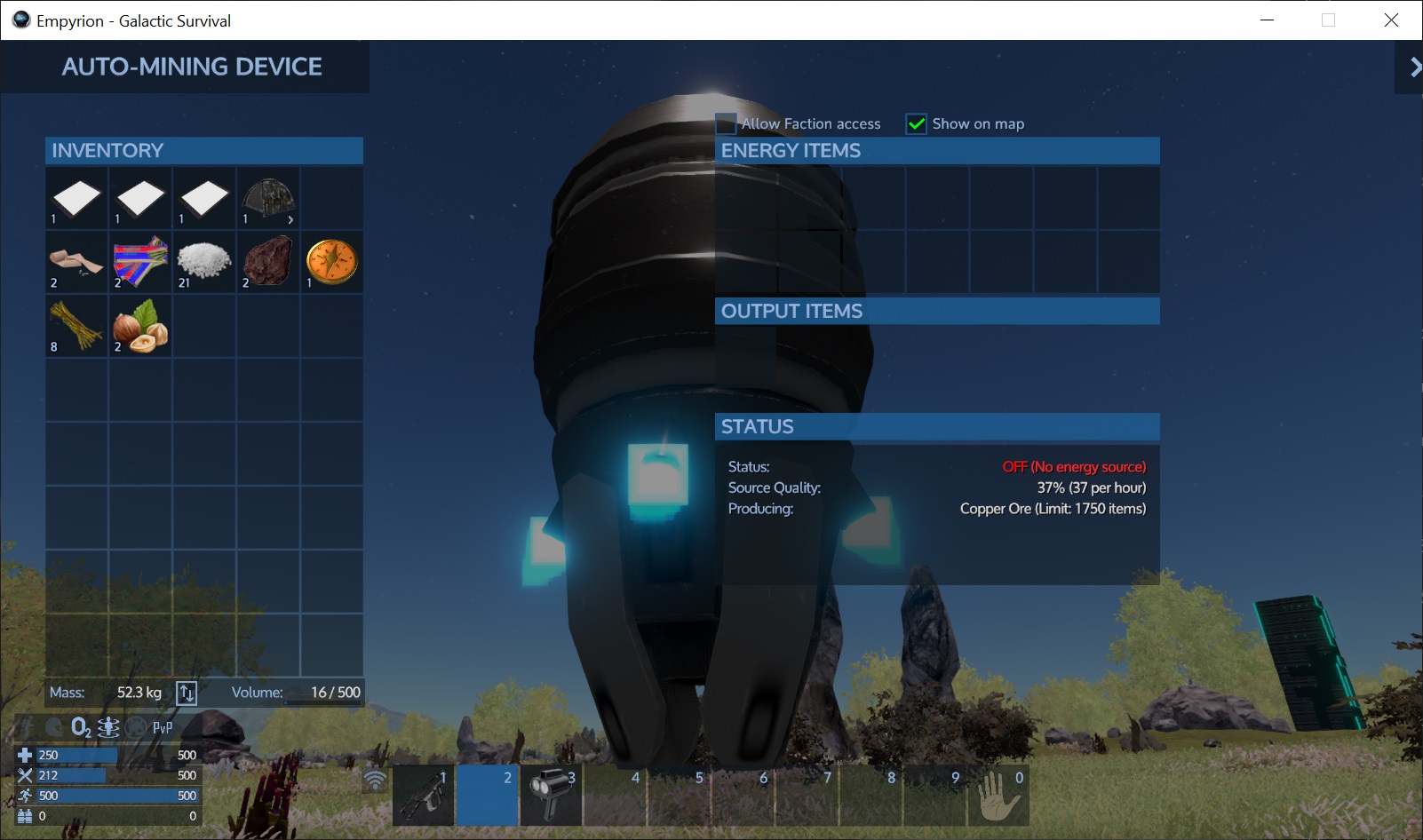Select the camouflage tent inventory item
The height and width of the screenshot is (840, 1423).
click(x=268, y=199)
